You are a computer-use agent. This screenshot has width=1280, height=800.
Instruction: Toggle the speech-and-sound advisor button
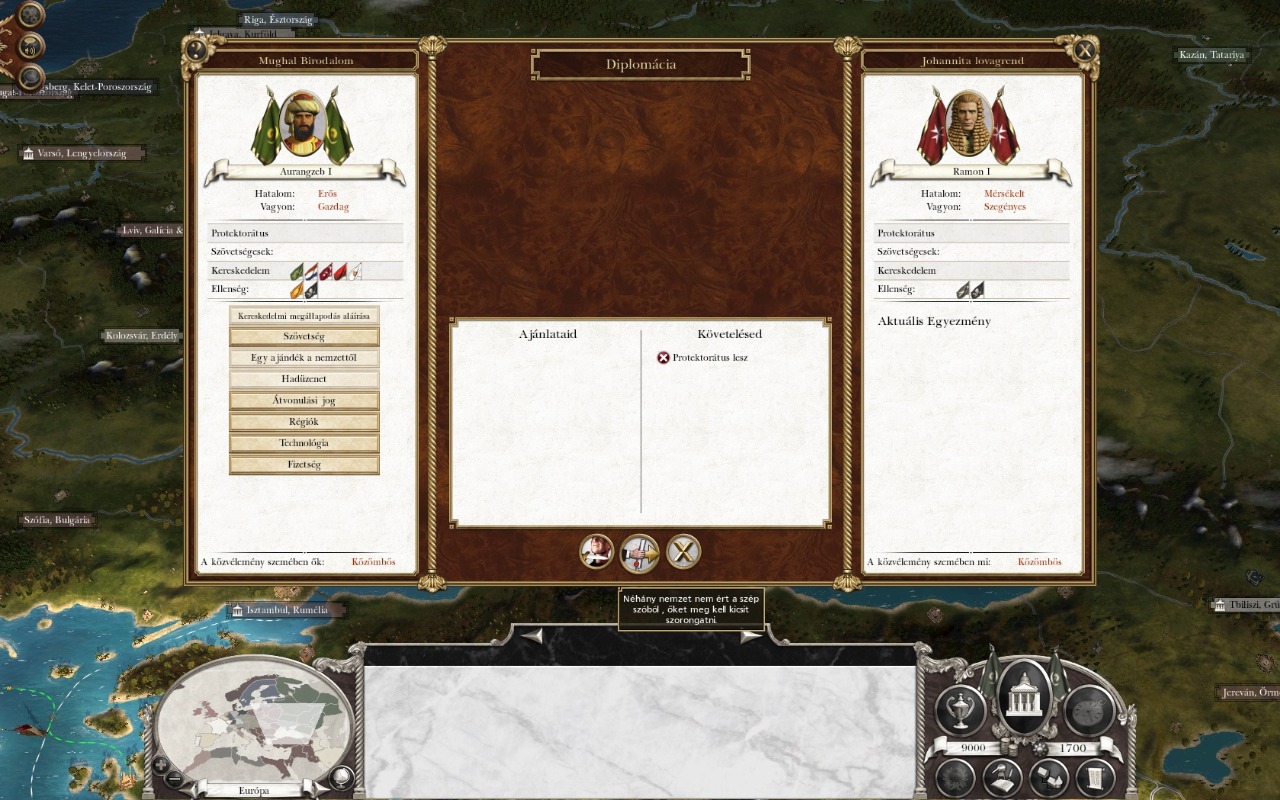(x=31, y=46)
